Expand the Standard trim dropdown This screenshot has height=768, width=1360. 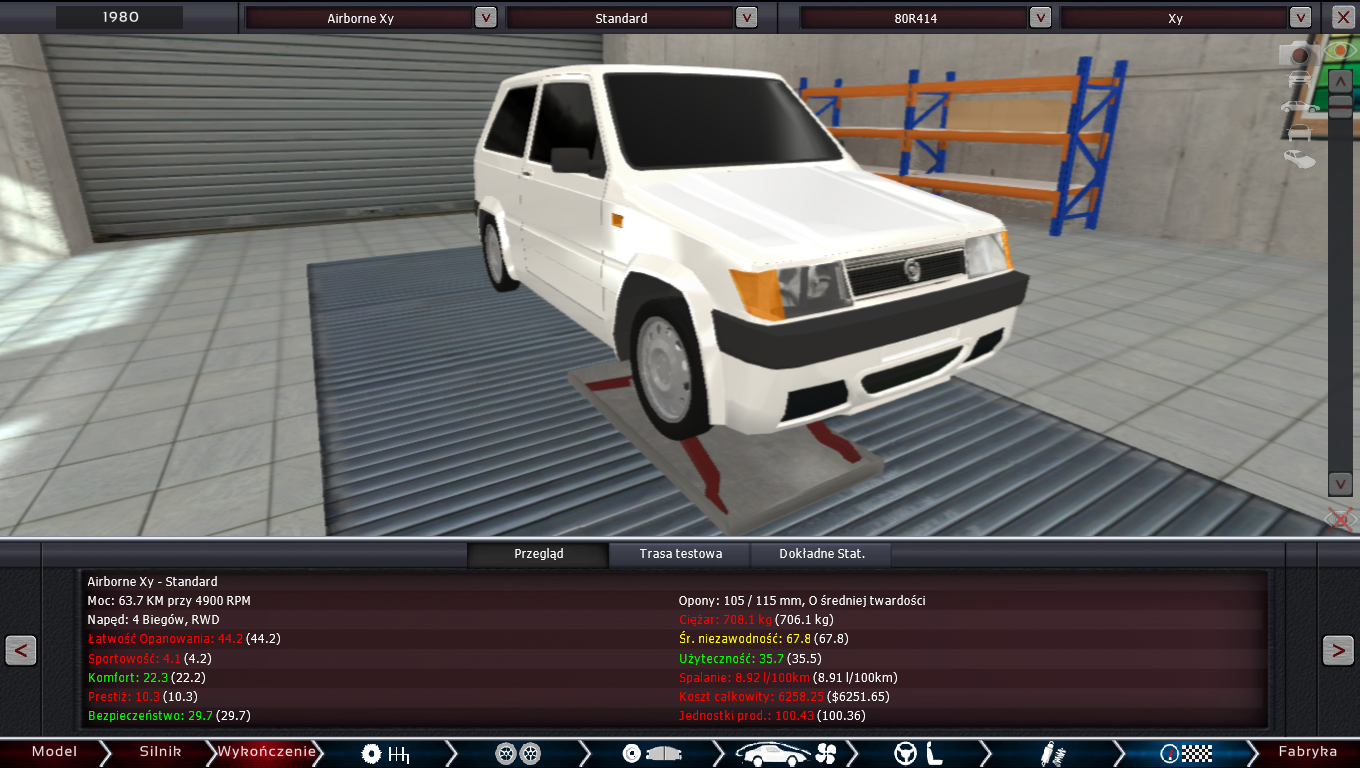pos(746,17)
